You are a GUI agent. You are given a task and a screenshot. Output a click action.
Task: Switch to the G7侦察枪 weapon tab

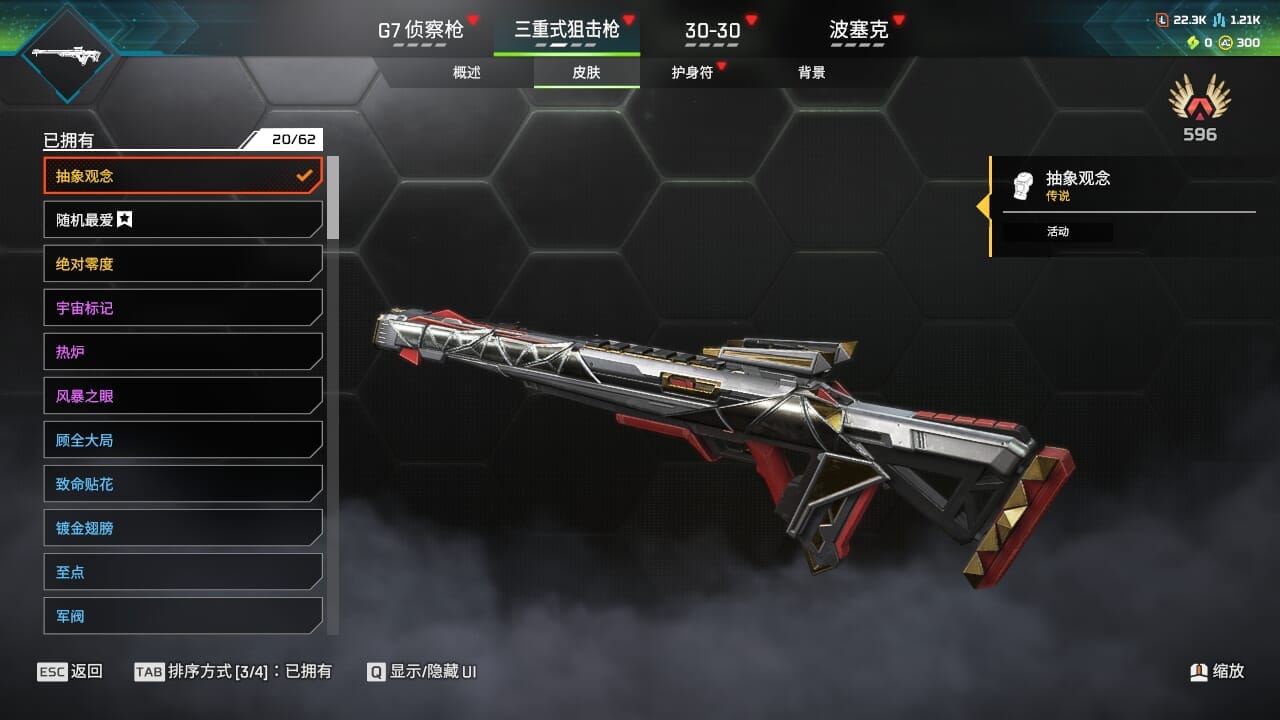point(420,30)
